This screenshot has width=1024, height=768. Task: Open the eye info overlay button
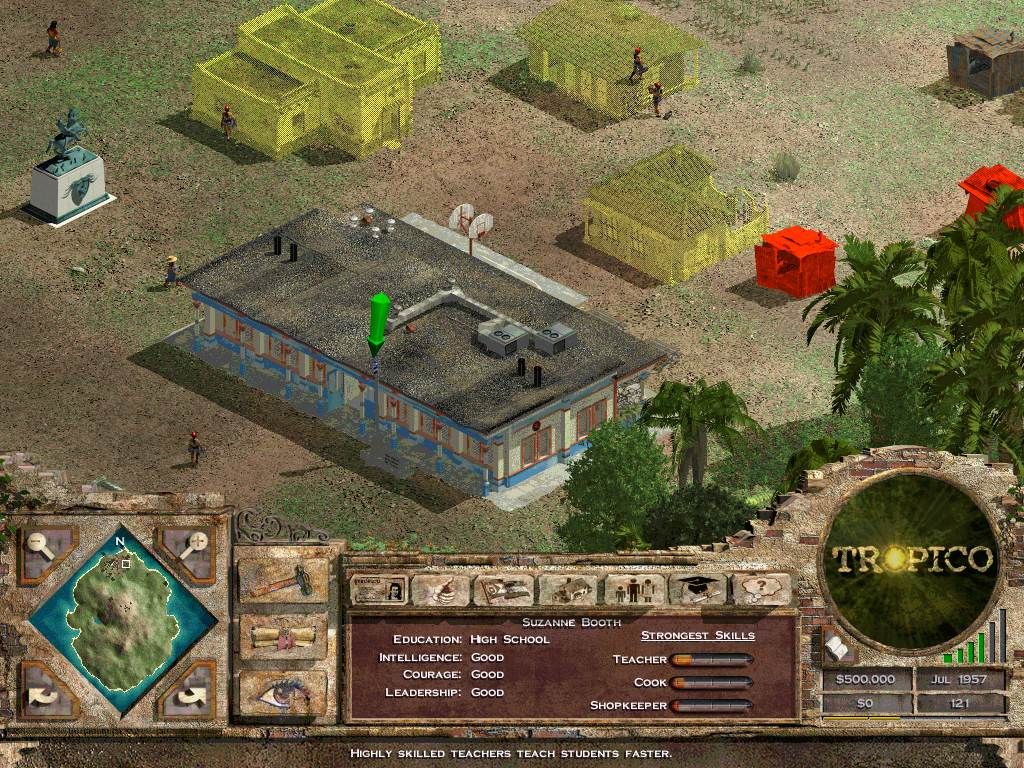point(282,691)
